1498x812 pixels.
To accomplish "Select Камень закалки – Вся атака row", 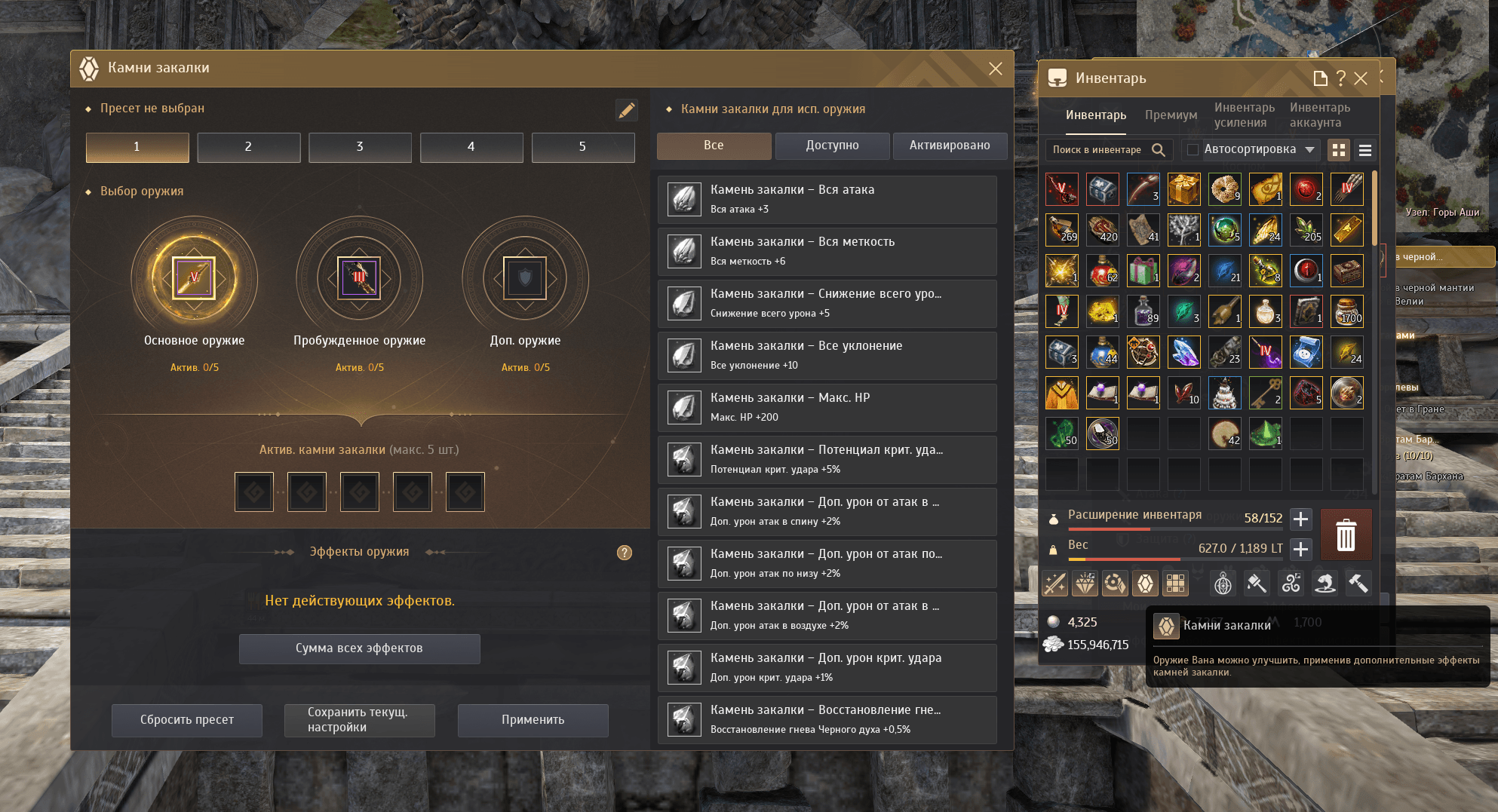I will [827, 199].
